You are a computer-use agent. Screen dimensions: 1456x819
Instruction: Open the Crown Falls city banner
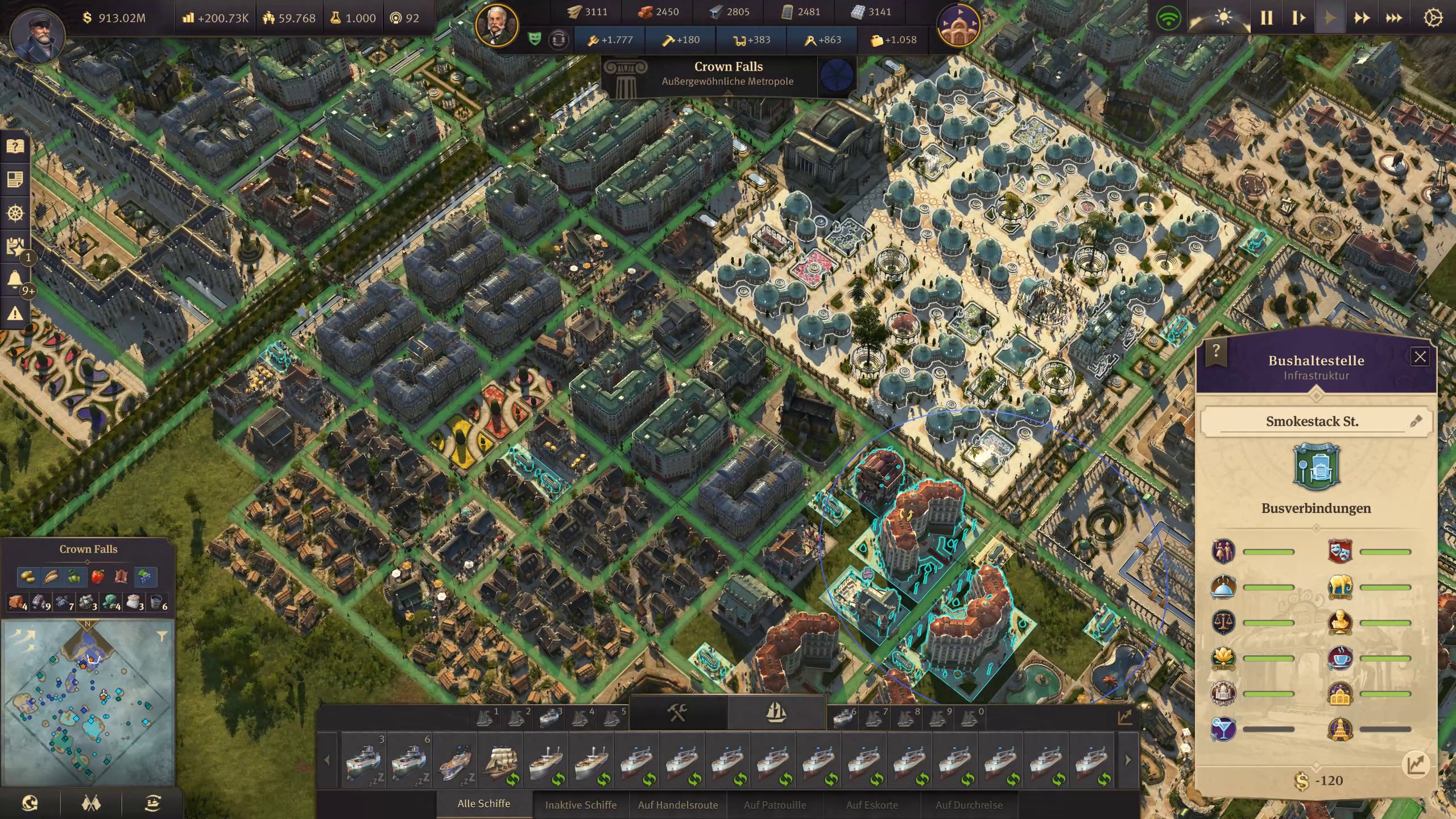click(x=728, y=73)
